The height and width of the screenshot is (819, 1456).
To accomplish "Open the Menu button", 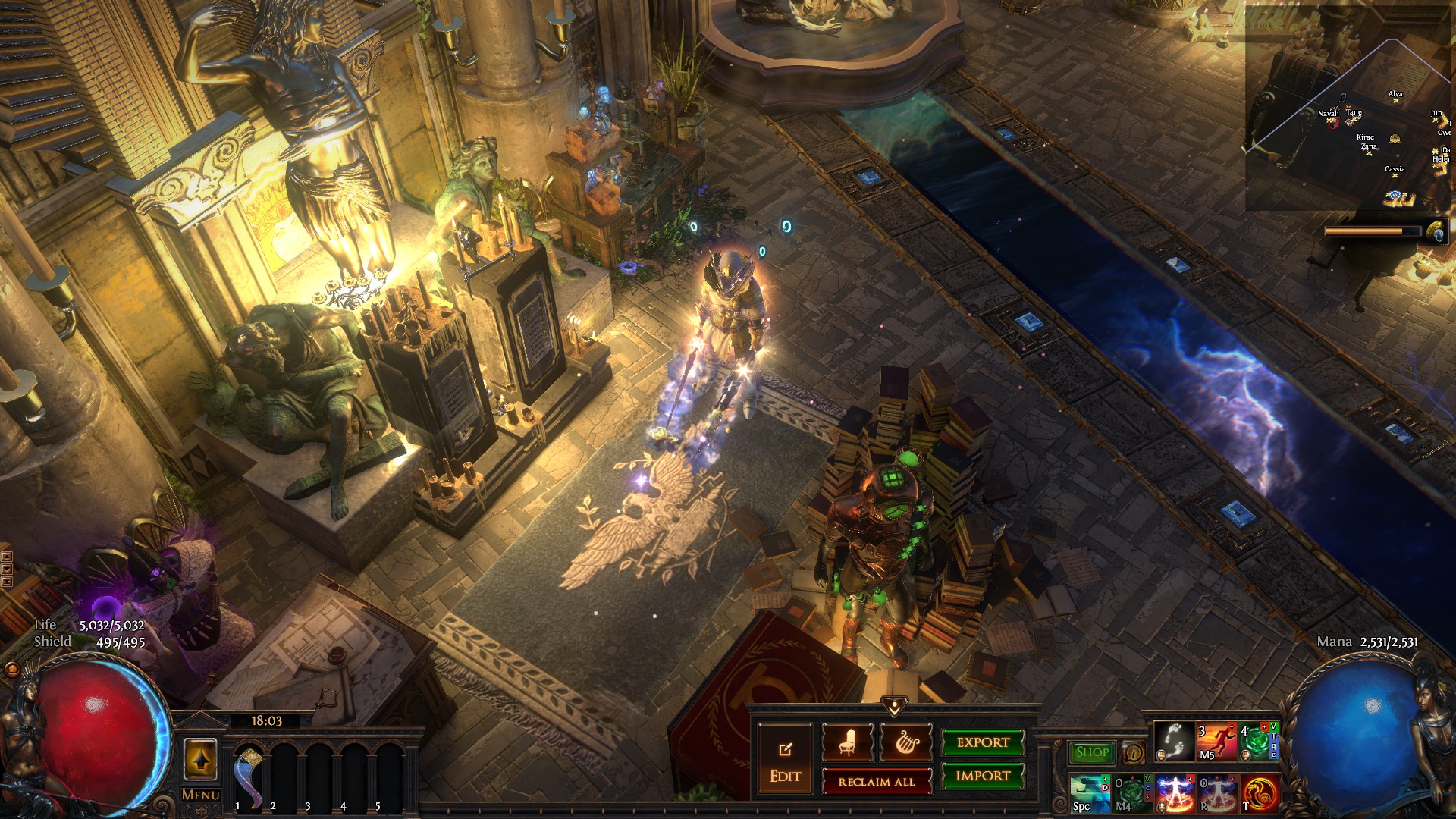I will (201, 795).
